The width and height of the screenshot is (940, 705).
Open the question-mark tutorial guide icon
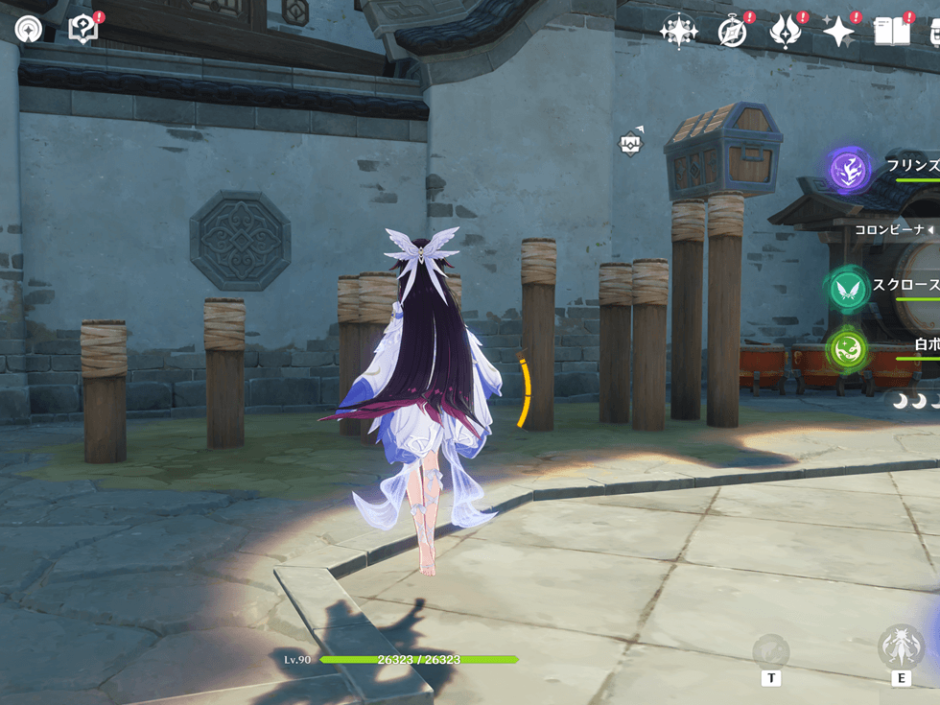coord(83,29)
